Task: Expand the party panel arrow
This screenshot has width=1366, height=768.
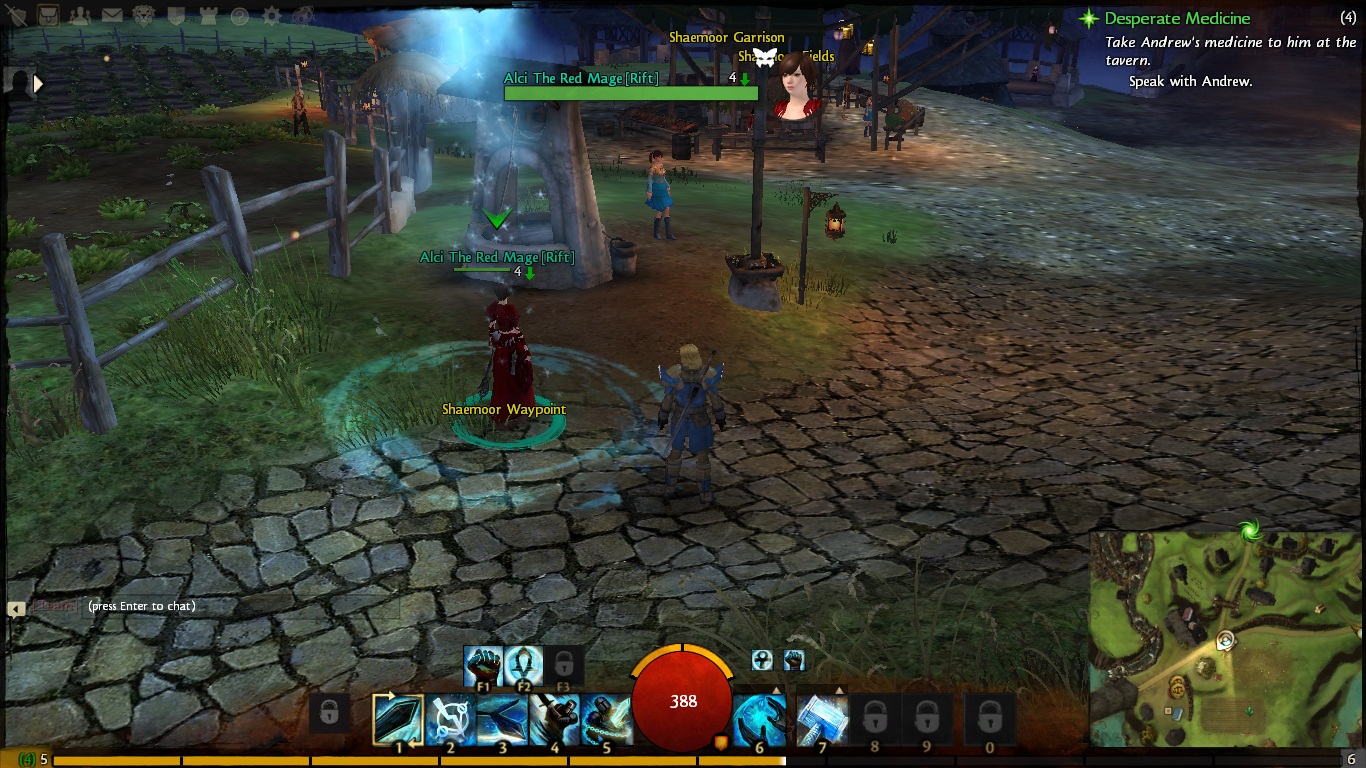Action: click(x=38, y=84)
